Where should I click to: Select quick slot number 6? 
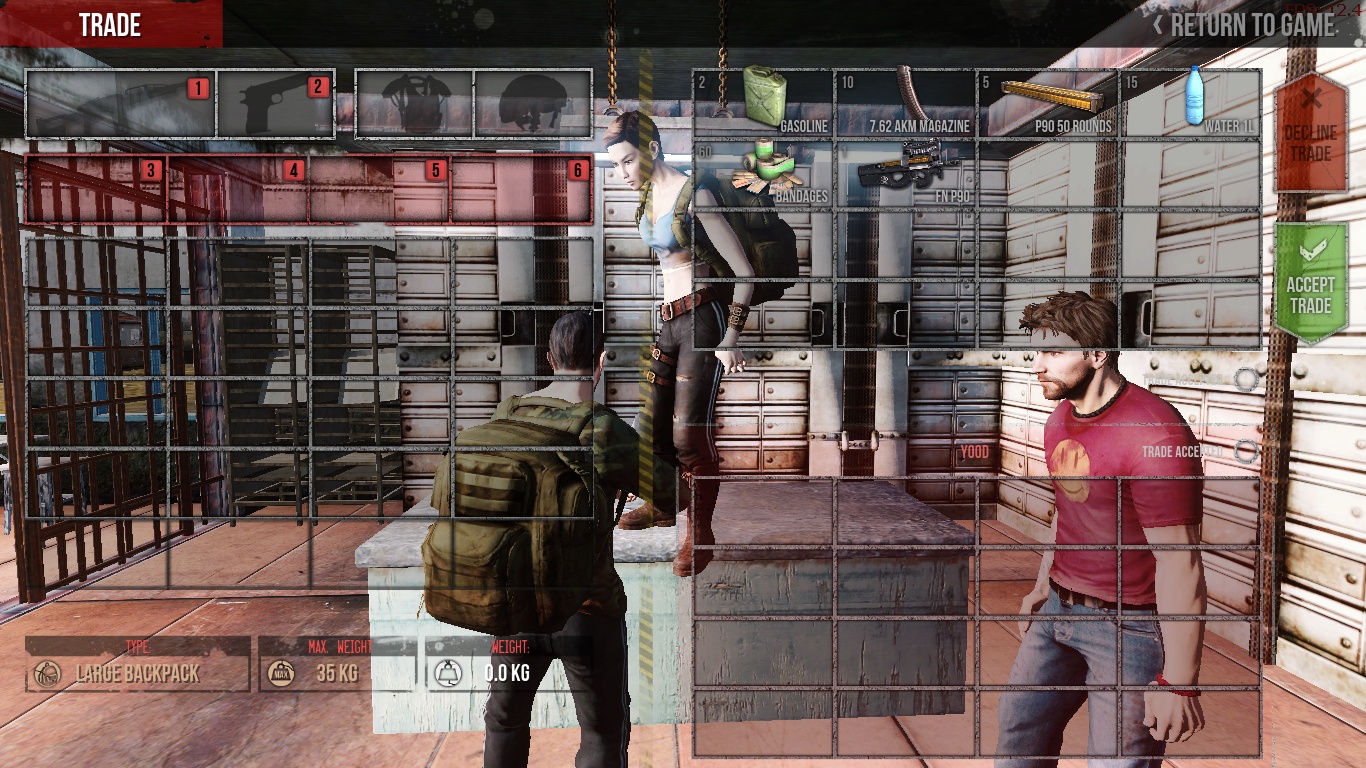(521, 189)
